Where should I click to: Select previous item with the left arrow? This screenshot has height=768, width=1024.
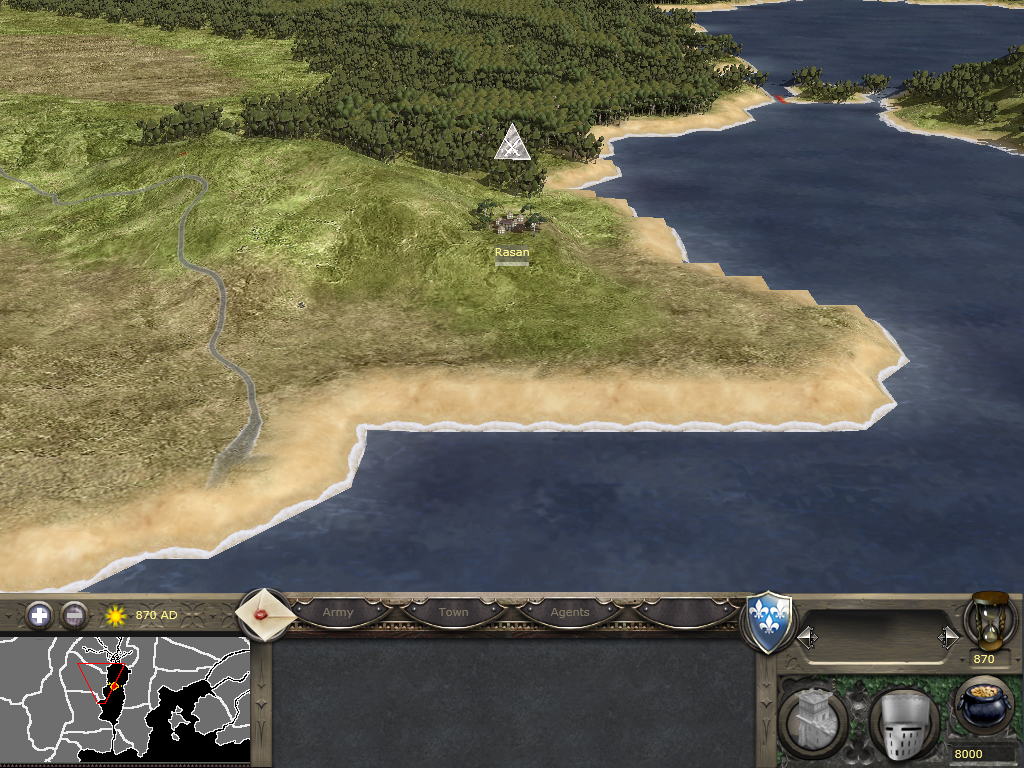click(807, 637)
